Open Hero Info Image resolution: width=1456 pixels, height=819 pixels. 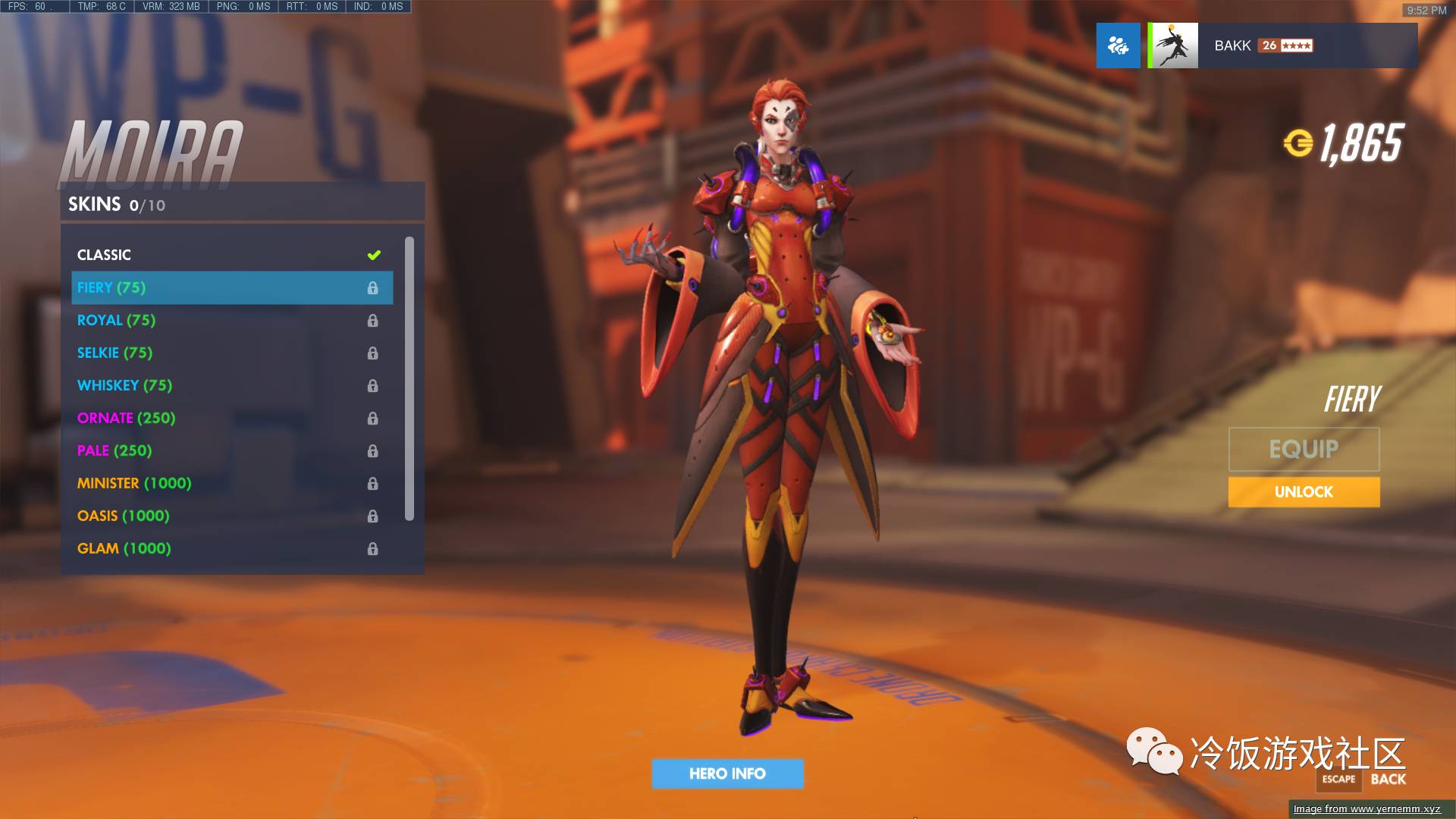click(x=727, y=773)
